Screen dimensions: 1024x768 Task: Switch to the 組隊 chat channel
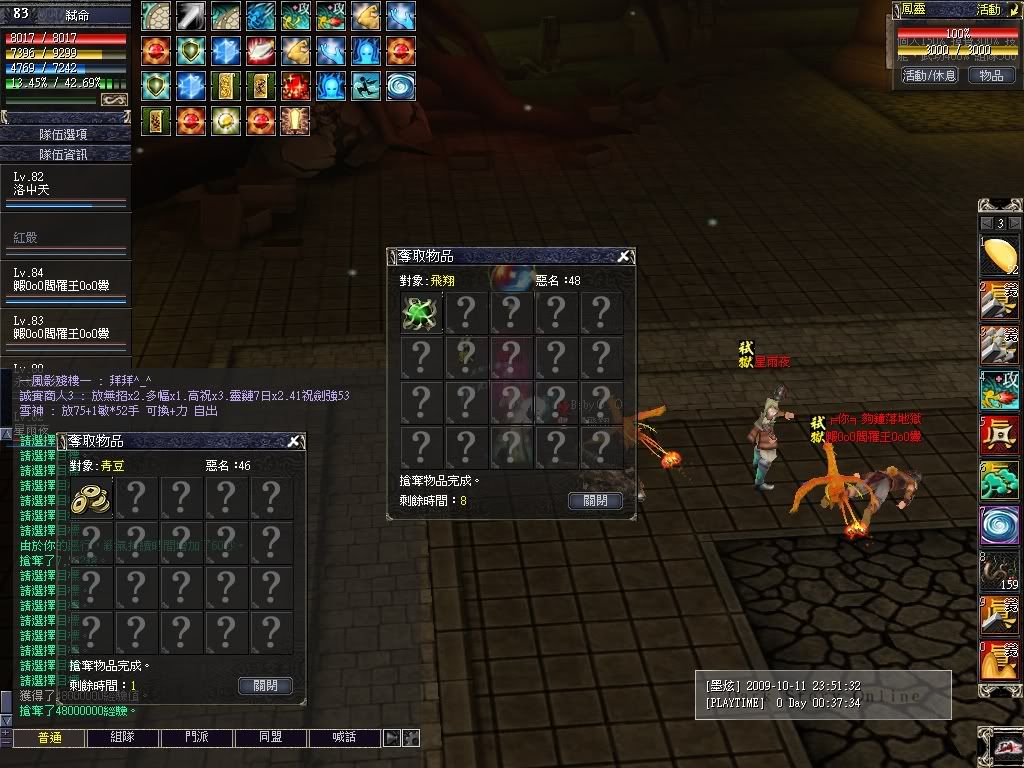[122, 738]
